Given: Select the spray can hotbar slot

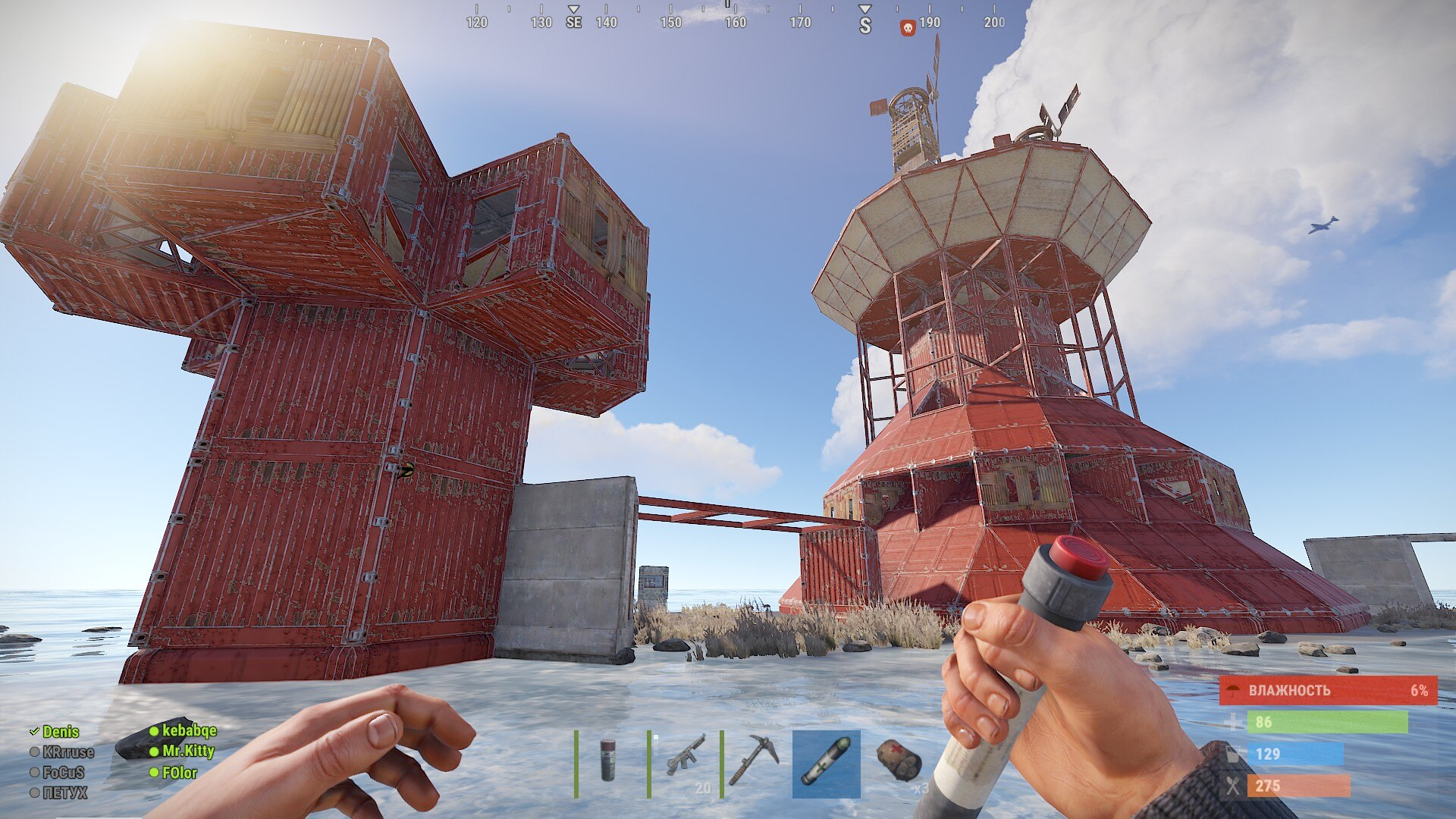Looking at the screenshot, I should coord(607,762).
